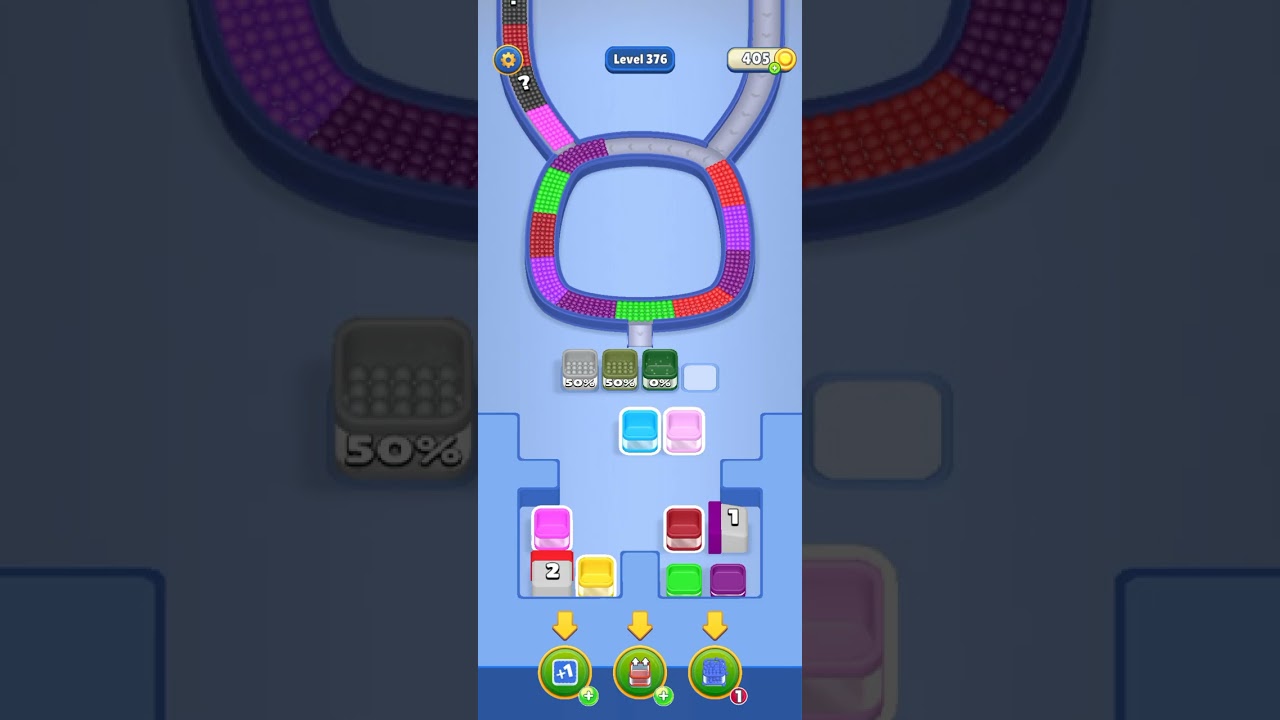Screen dimensions: 1280x720
Task: Activate the eject blocks booster
Action: coord(640,672)
